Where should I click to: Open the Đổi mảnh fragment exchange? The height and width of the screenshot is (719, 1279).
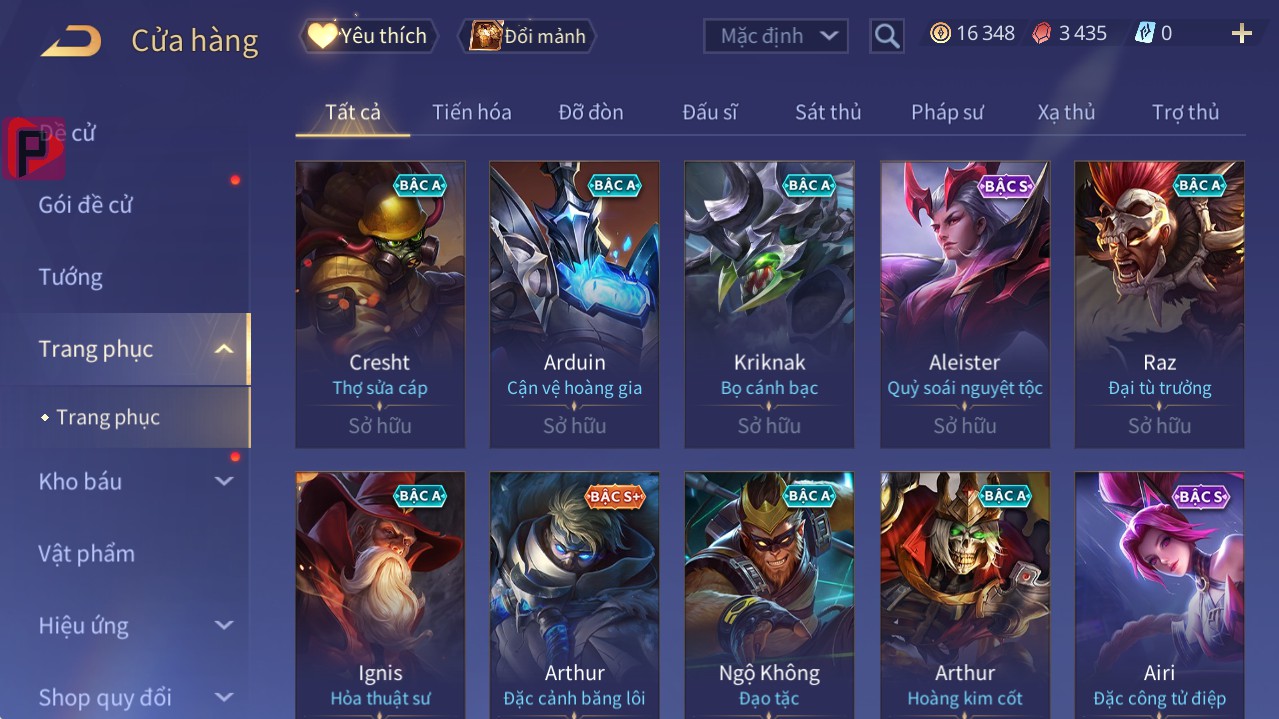pyautogui.click(x=527, y=36)
